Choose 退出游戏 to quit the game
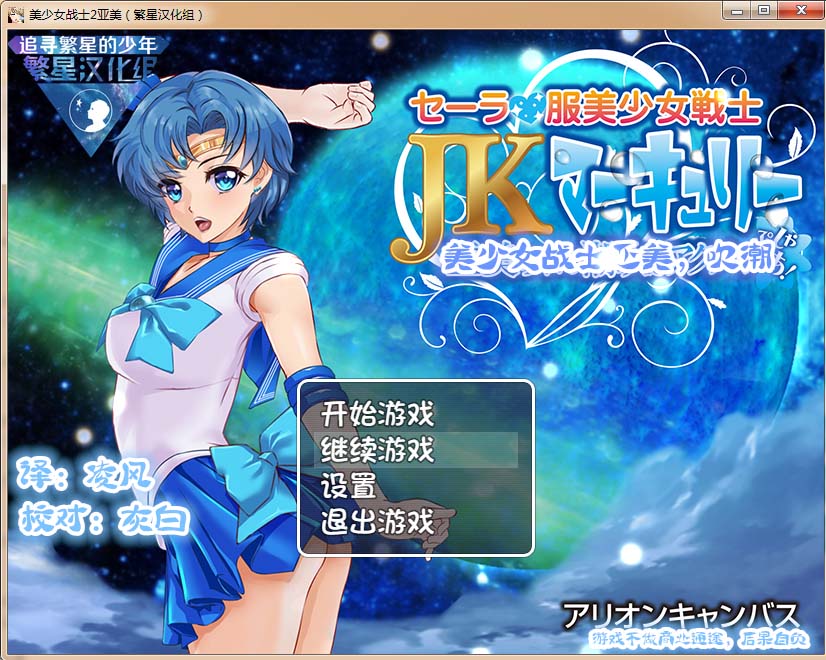The width and height of the screenshot is (826, 660). (377, 522)
